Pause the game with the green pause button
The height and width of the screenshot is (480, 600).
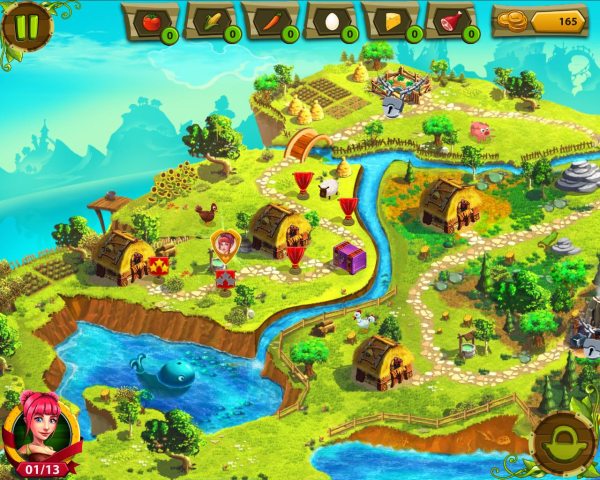point(27,24)
